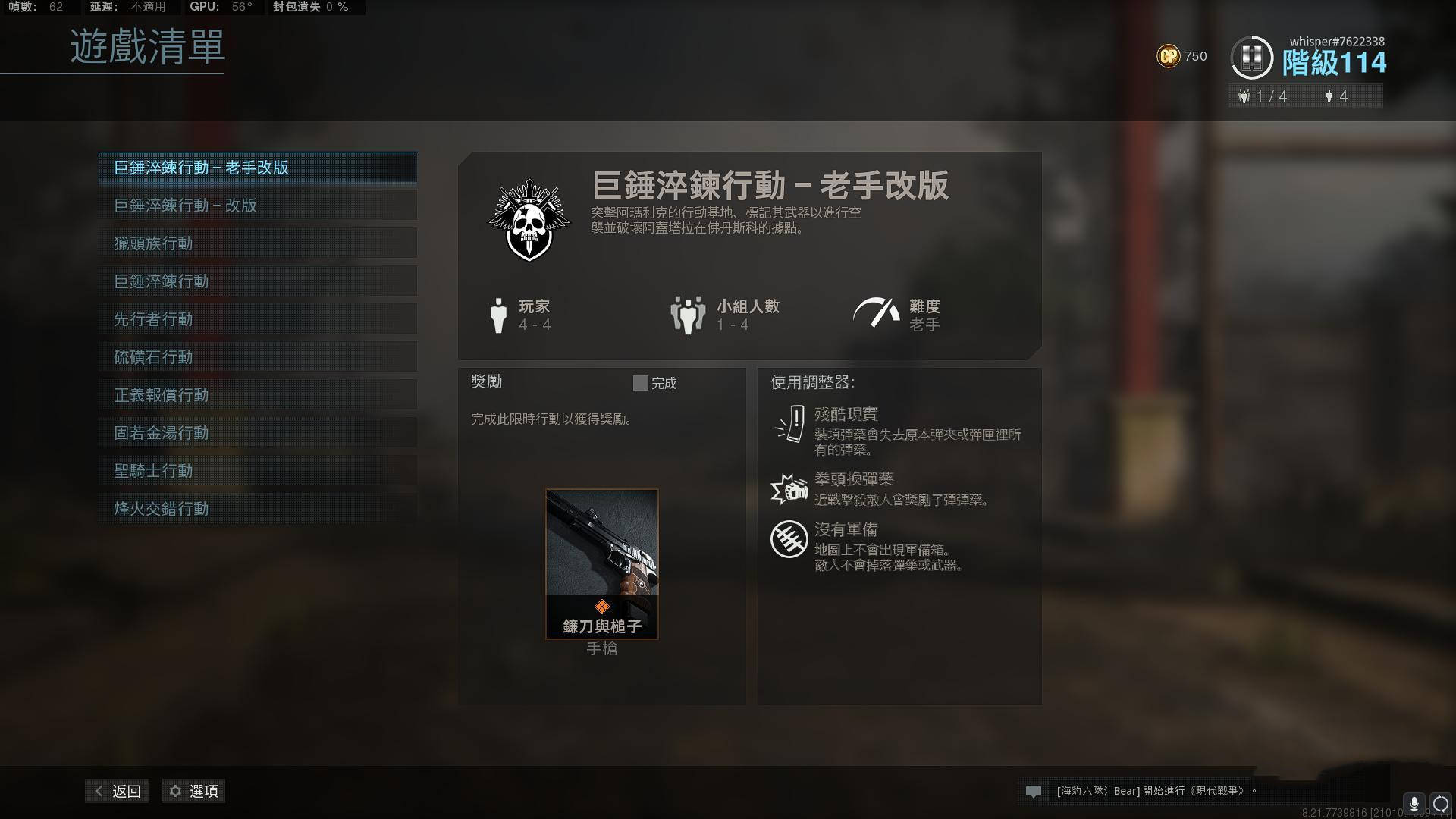The image size is (1456, 819).
Task: Click the 小組人數 squad icon
Action: [686, 312]
